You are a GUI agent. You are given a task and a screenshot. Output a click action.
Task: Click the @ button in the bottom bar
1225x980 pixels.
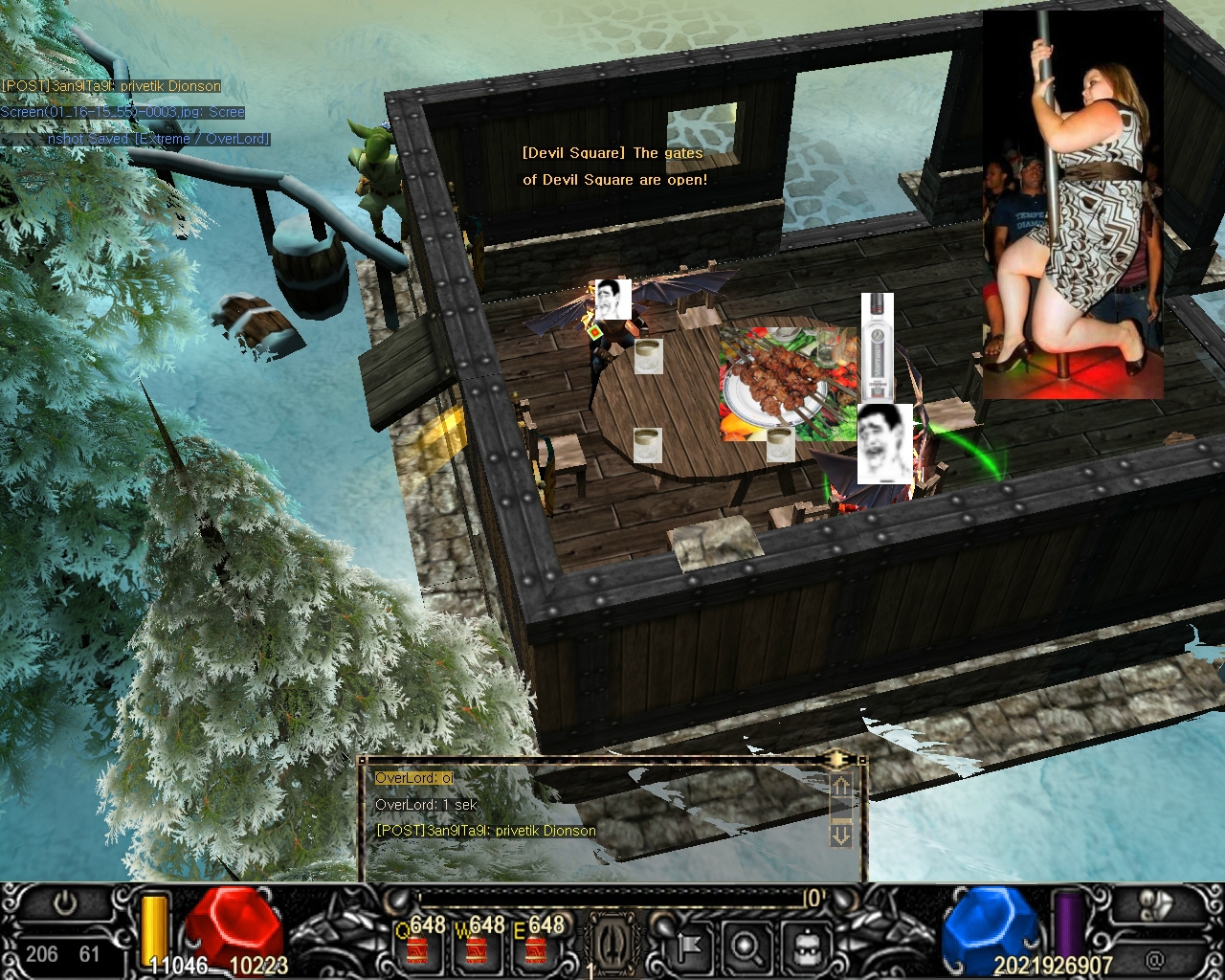point(1155,958)
